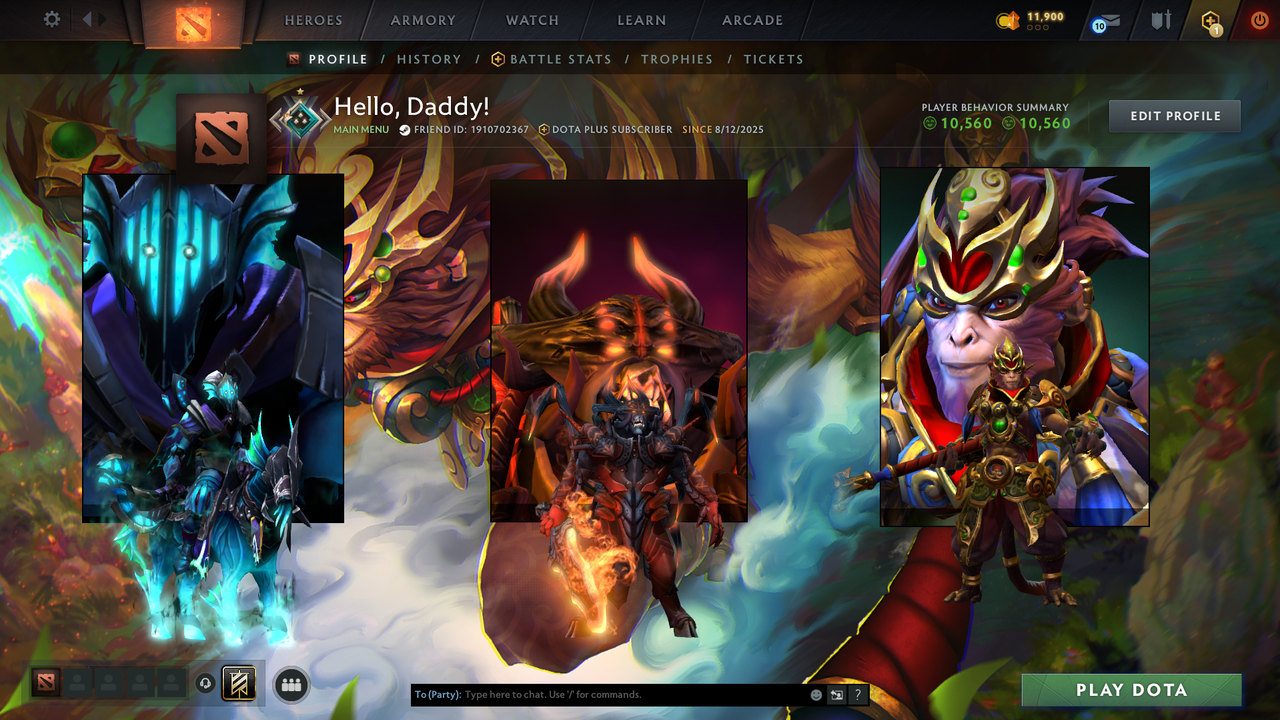The height and width of the screenshot is (720, 1280).
Task: Toggle the guild banner icon near party slots
Action: 238,683
